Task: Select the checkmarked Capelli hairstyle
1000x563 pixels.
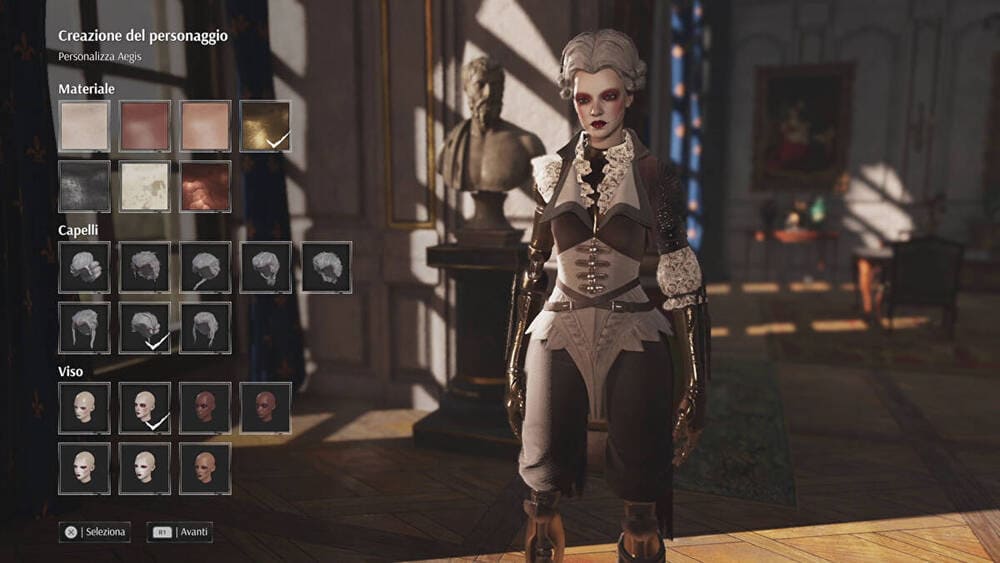Action: [145, 328]
